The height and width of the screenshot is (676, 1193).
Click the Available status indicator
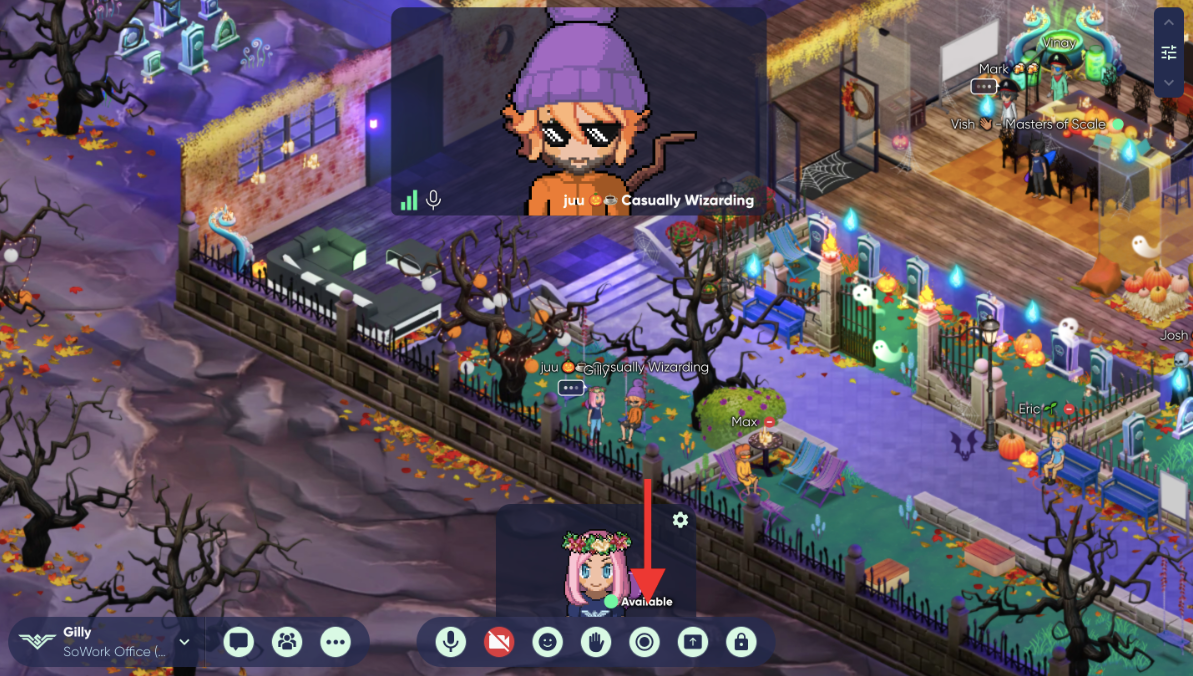pos(640,602)
